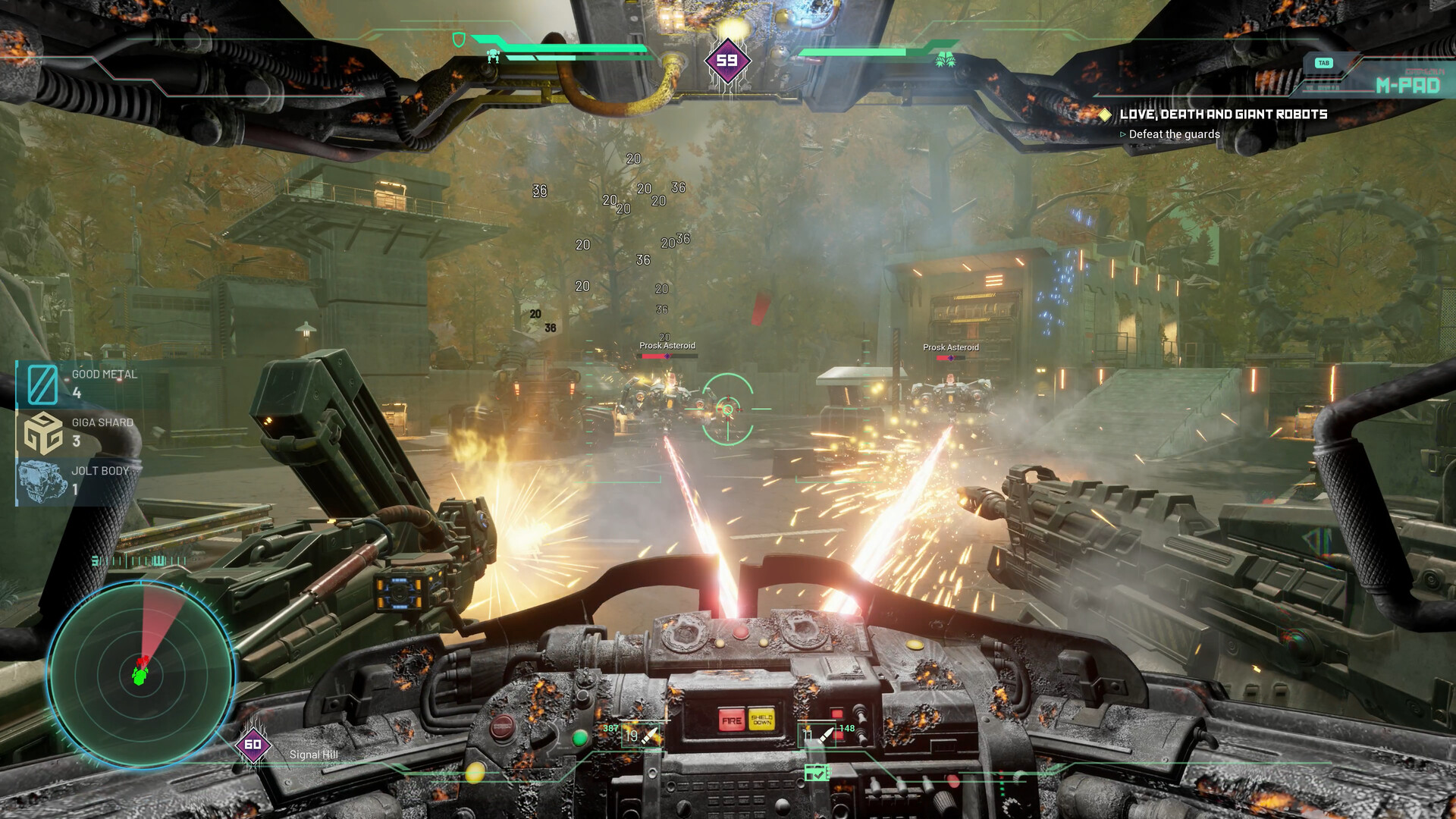The height and width of the screenshot is (819, 1456).
Task: Select the mech icon above the left health bar
Action: pos(493,55)
